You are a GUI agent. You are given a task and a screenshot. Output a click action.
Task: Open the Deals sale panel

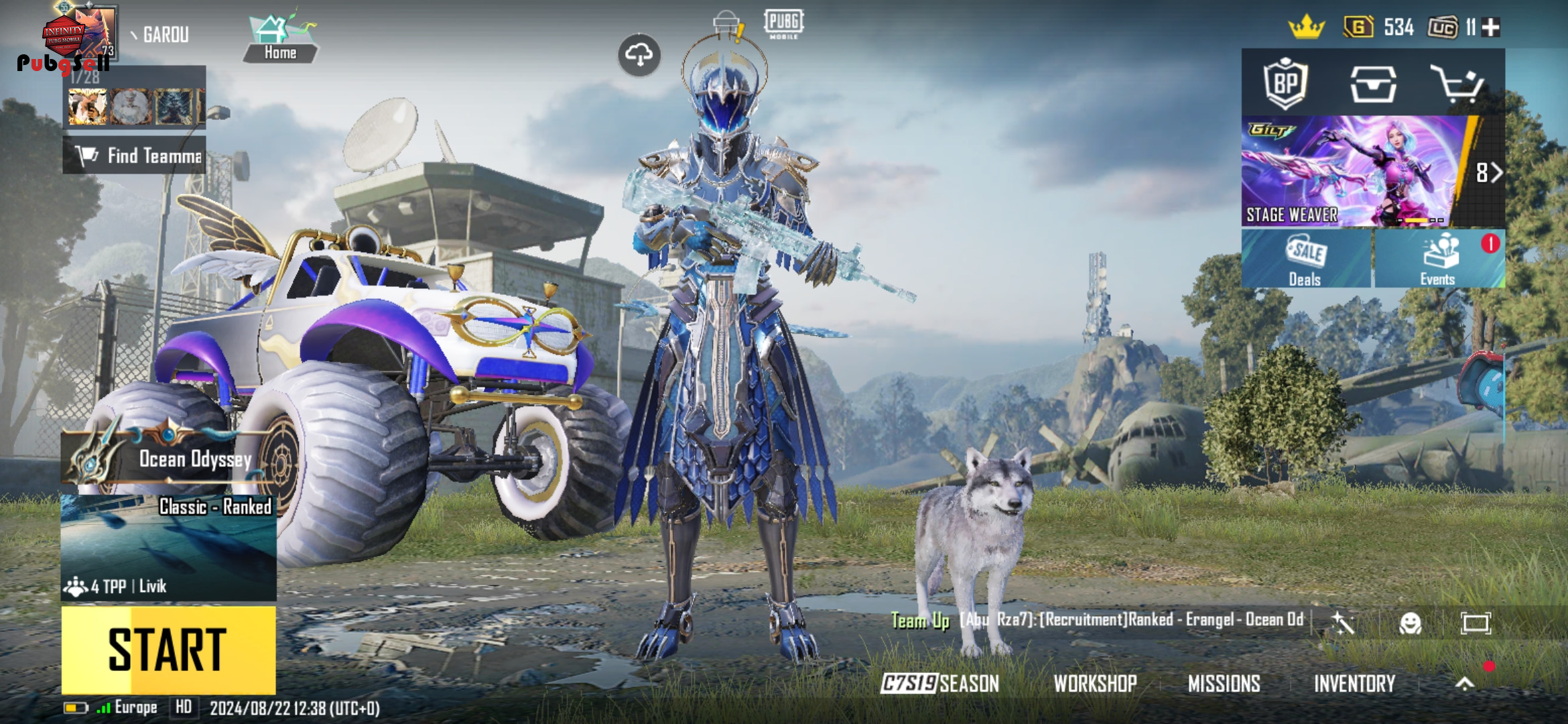coord(1305,259)
